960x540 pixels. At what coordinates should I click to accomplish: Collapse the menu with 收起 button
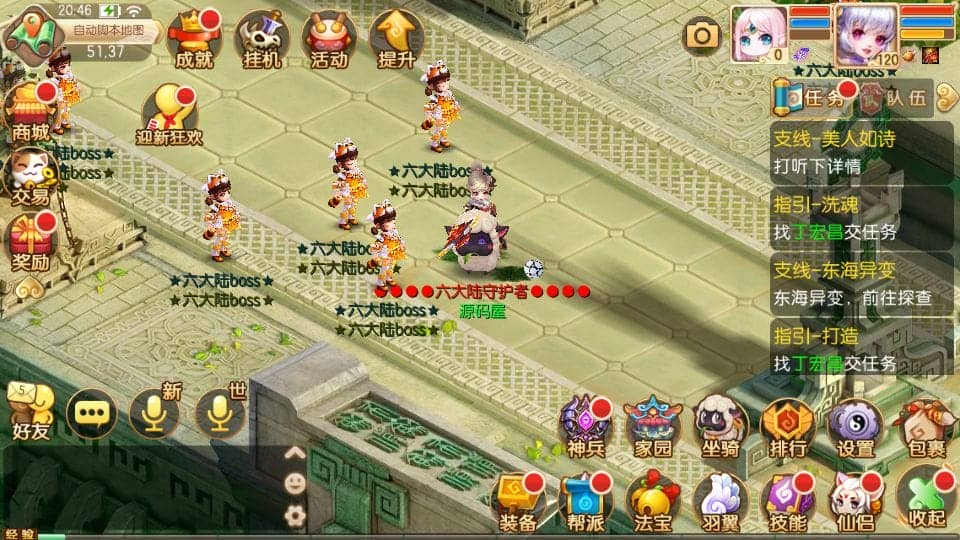pos(923,499)
